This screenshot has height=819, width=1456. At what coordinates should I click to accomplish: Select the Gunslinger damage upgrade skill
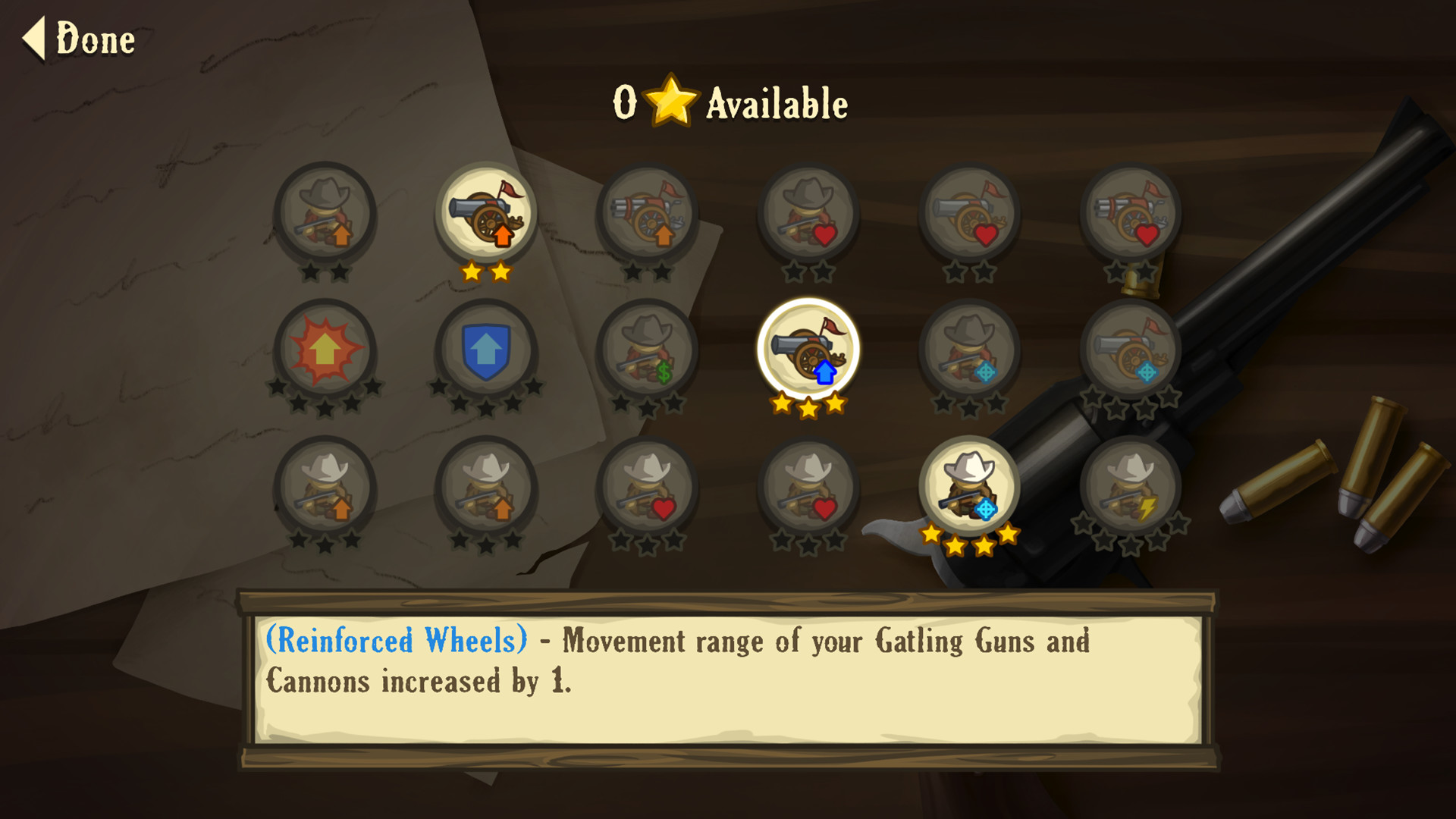pyautogui.click(x=326, y=215)
